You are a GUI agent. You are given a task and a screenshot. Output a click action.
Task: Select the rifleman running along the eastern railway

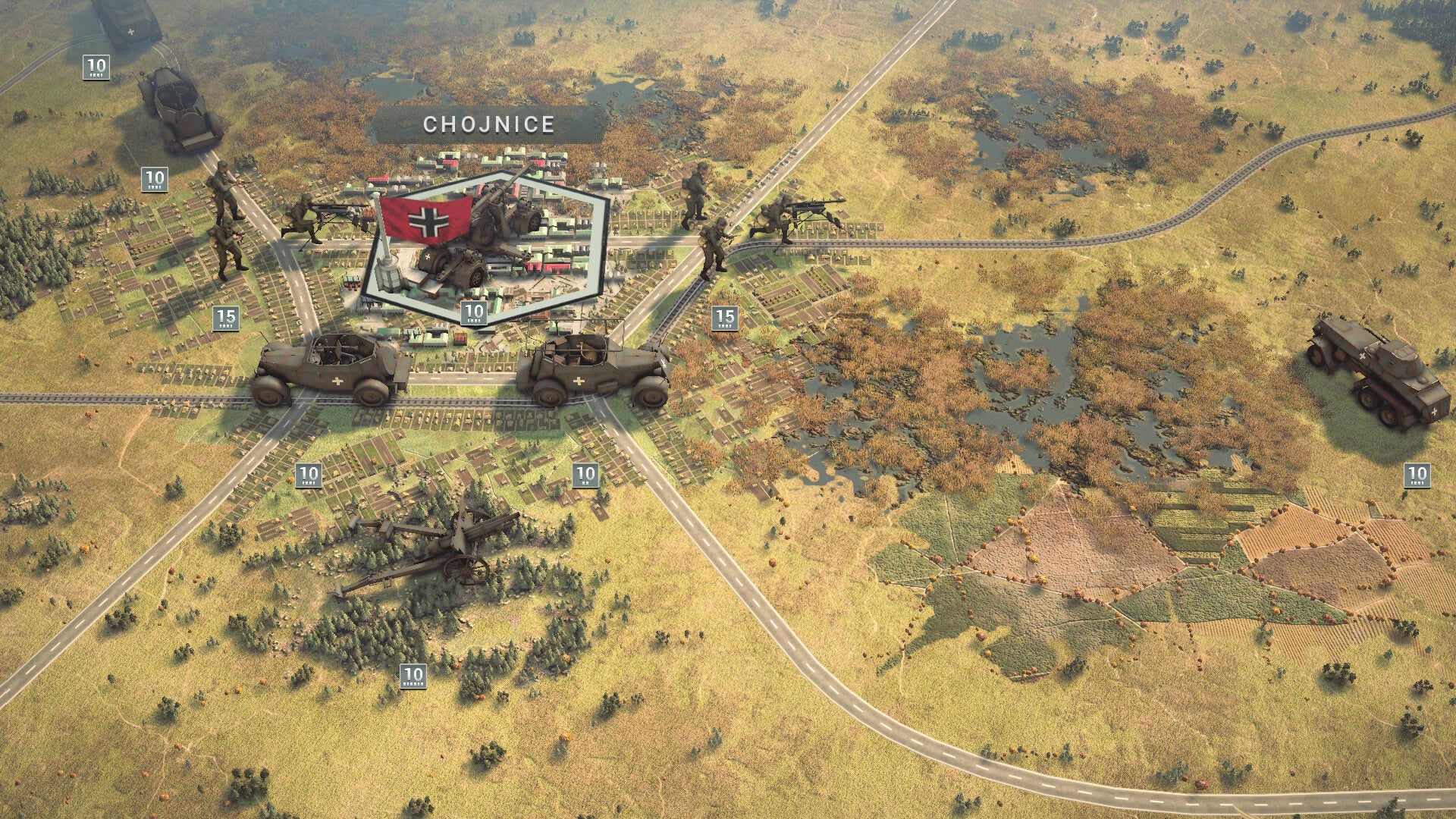click(713, 243)
